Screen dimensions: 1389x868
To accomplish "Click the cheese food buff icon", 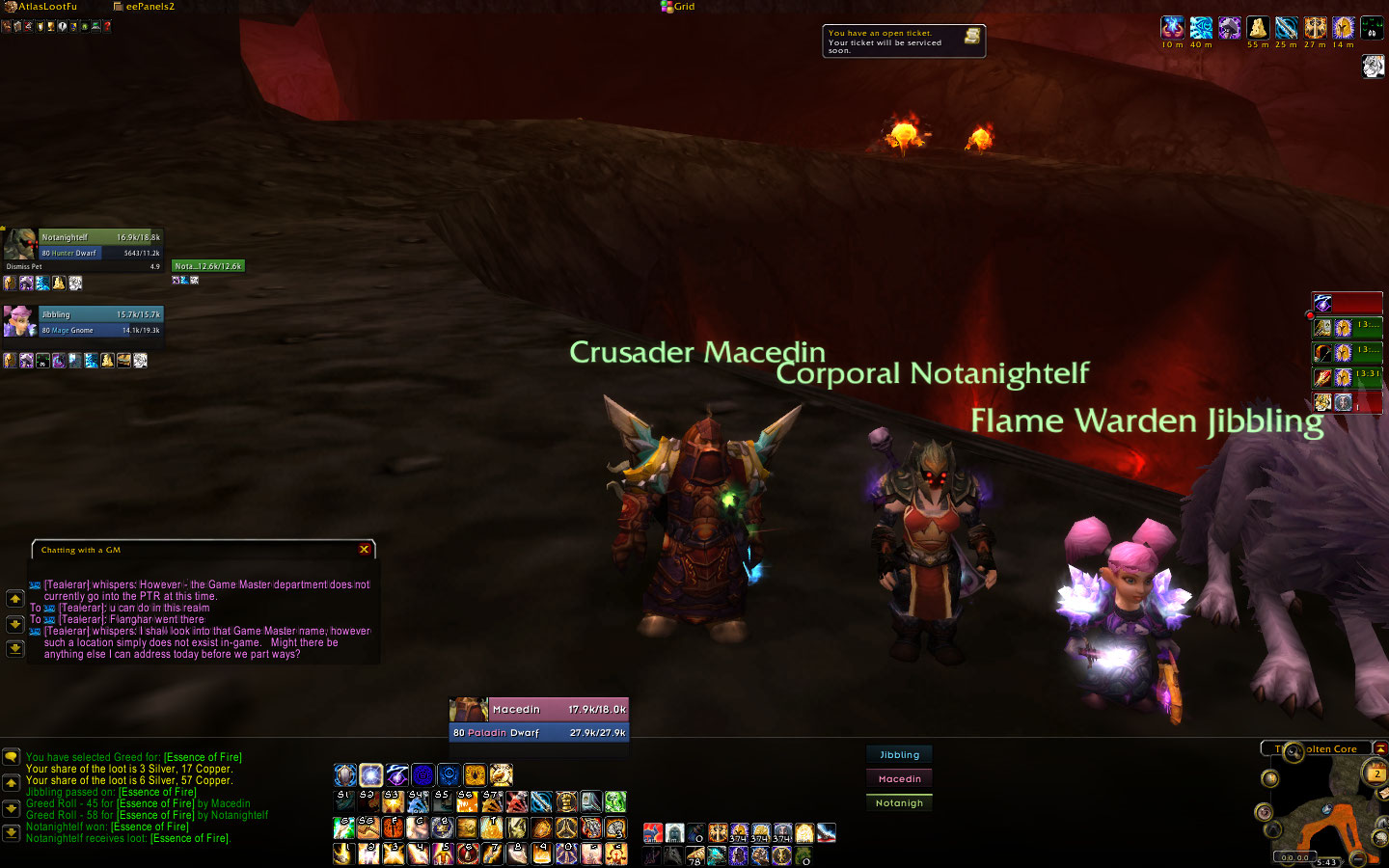I will click(x=1258, y=28).
